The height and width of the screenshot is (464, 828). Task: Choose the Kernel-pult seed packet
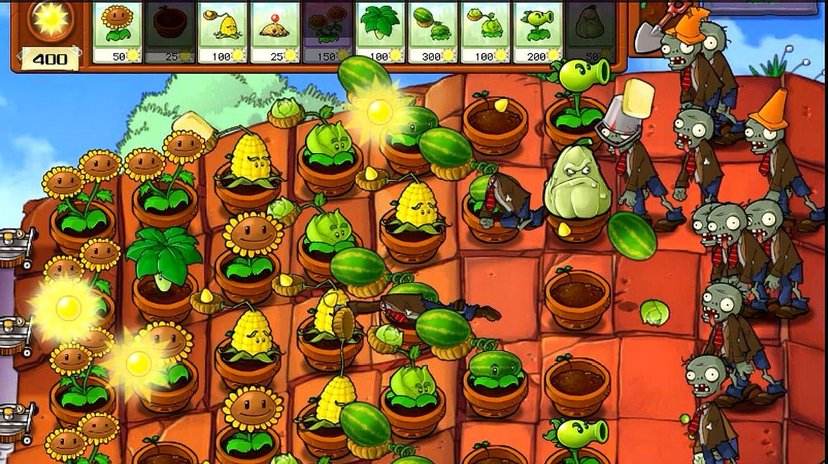point(223,31)
